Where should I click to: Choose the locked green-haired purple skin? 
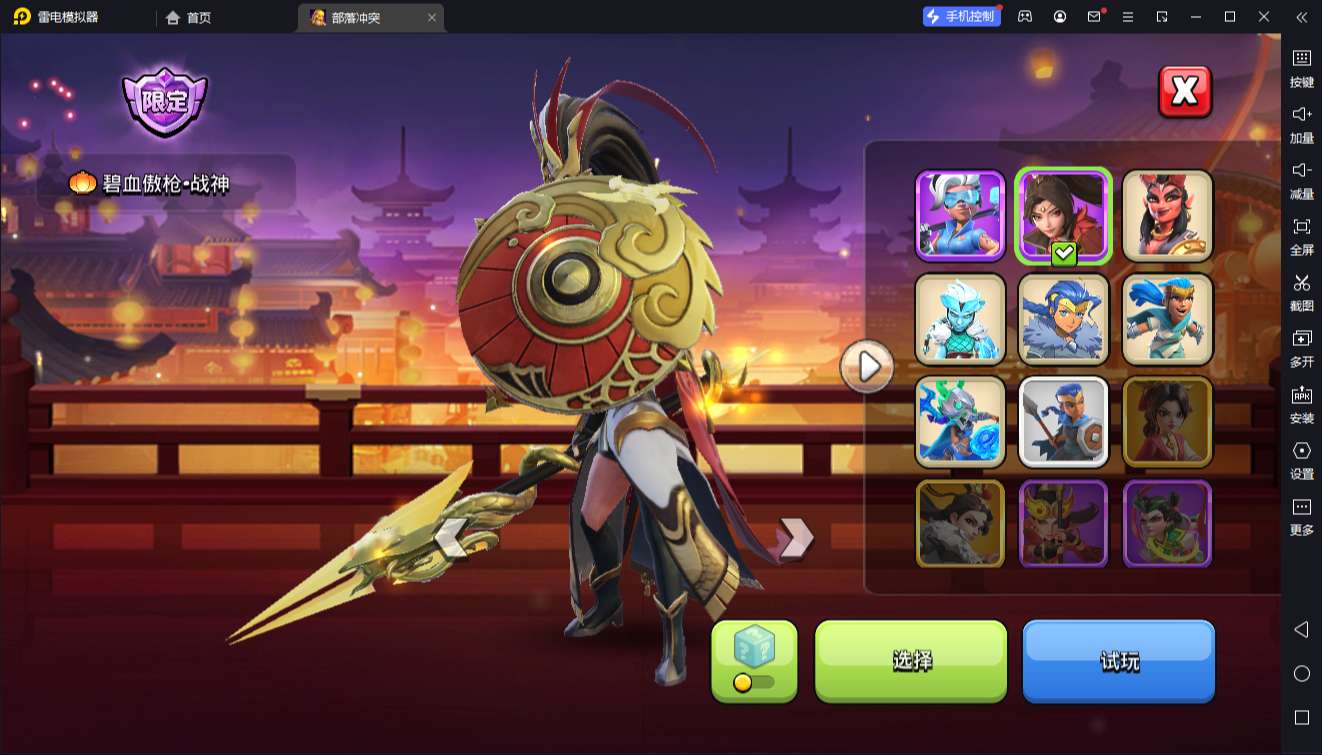(x=1167, y=524)
